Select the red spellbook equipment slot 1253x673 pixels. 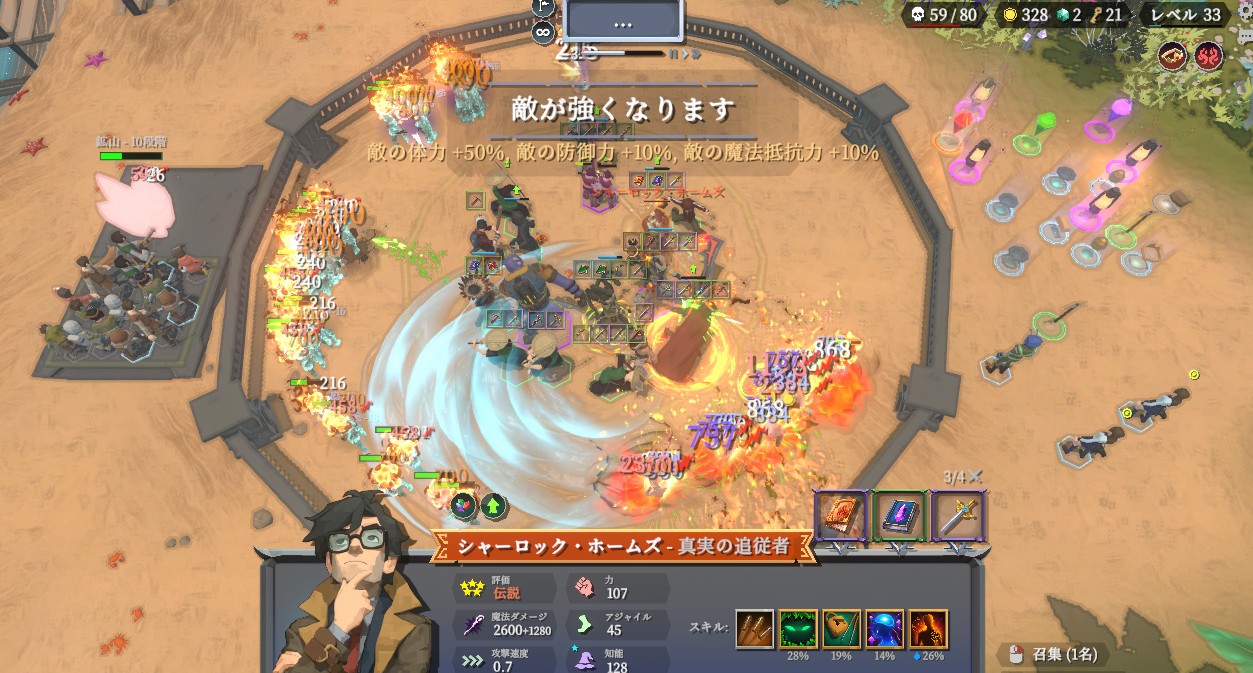coord(840,516)
